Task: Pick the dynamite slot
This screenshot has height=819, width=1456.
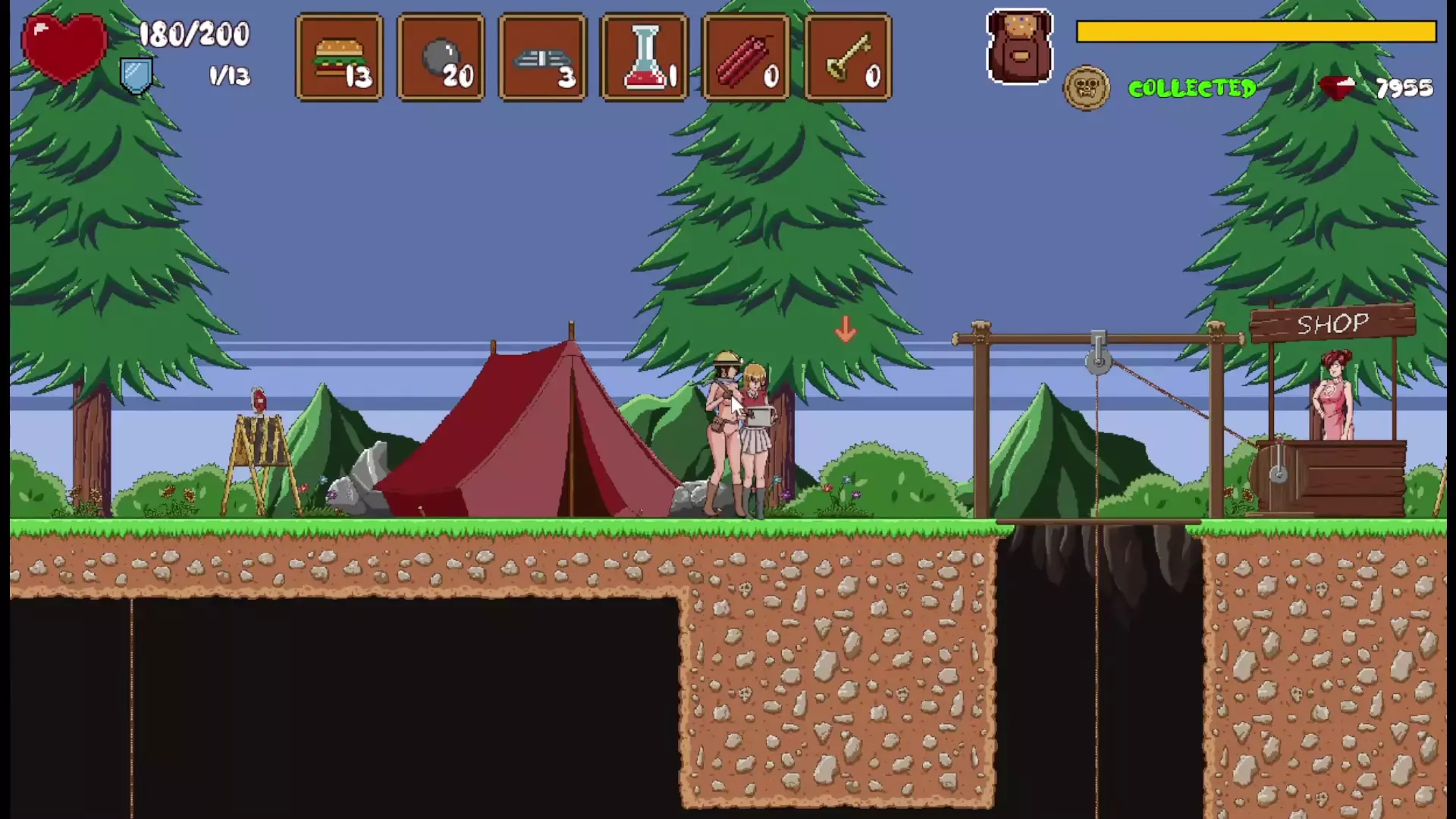Action: pyautogui.click(x=746, y=58)
